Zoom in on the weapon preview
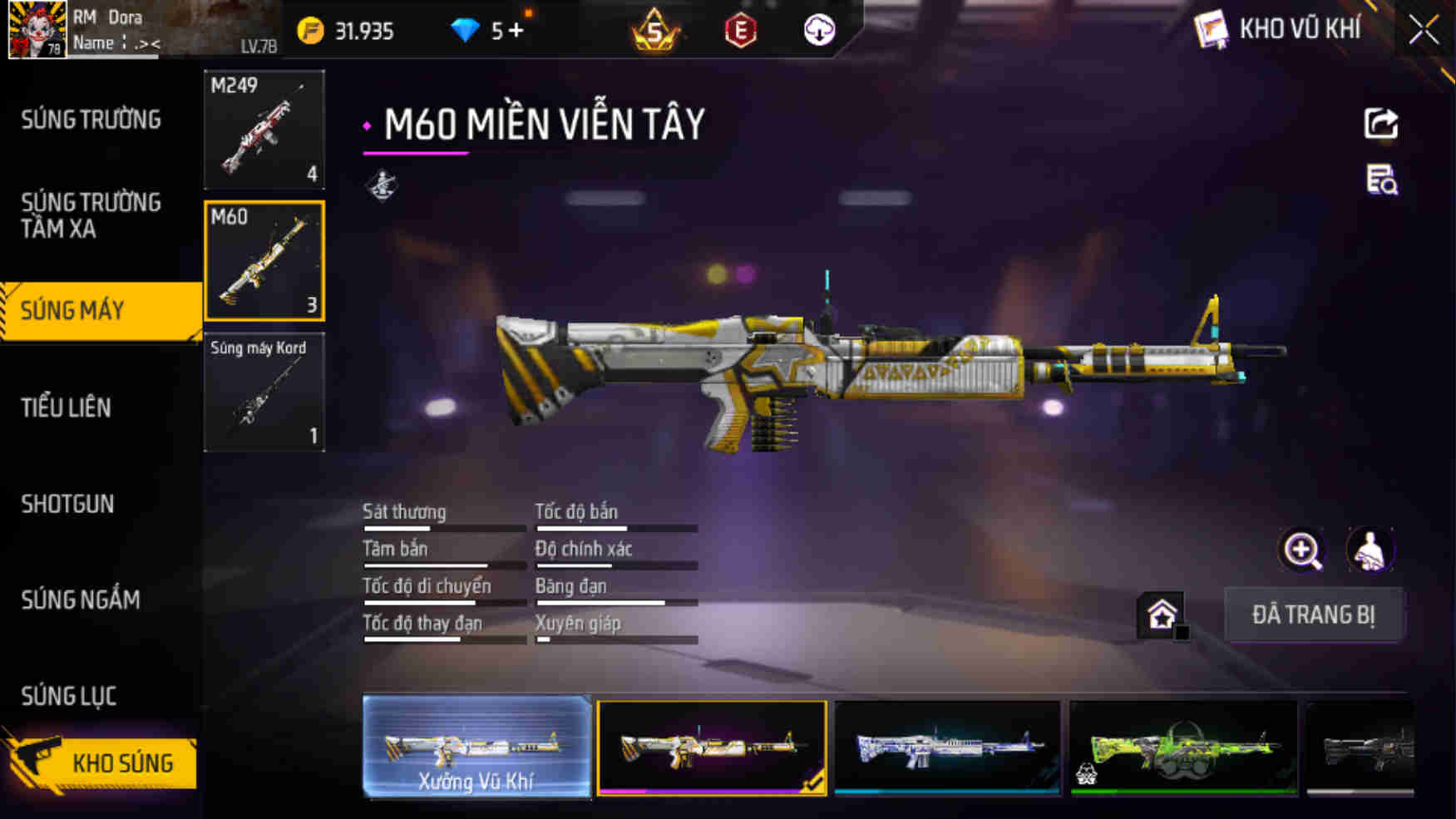Screen dimensions: 1456x819 1301,550
